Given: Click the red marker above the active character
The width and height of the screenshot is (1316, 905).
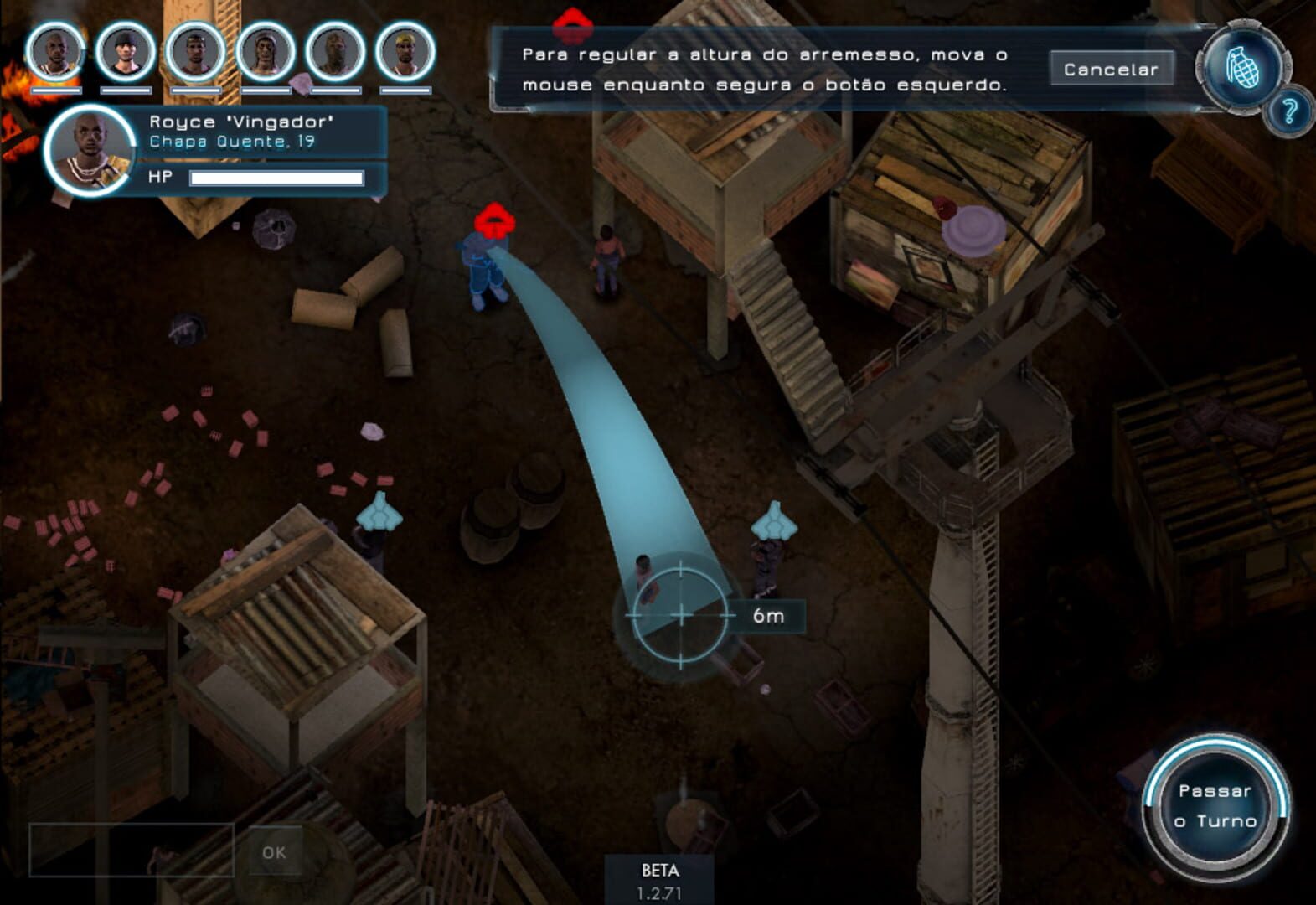Looking at the screenshot, I should (x=494, y=219).
